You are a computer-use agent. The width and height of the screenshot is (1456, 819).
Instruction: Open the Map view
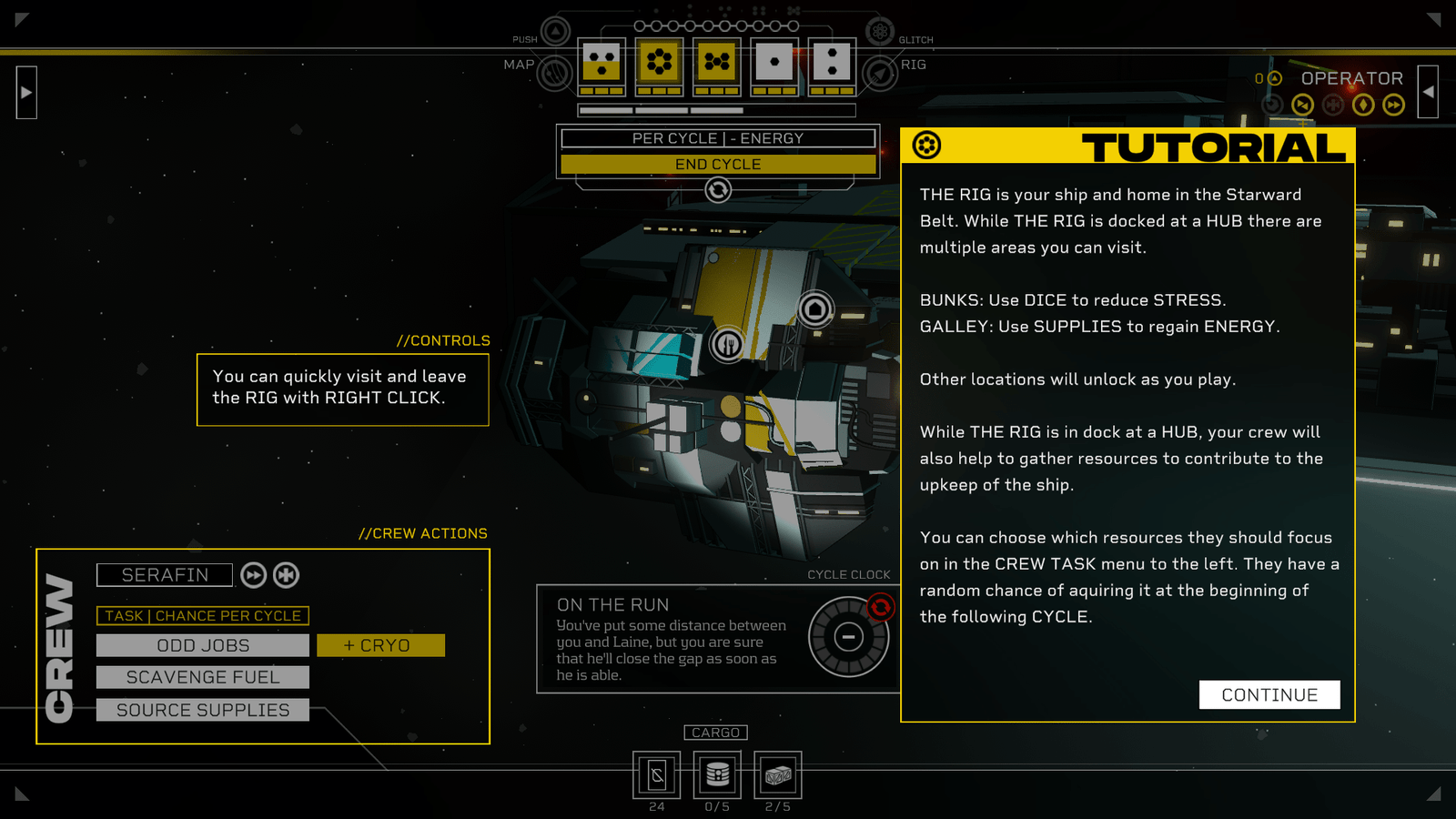(x=553, y=72)
